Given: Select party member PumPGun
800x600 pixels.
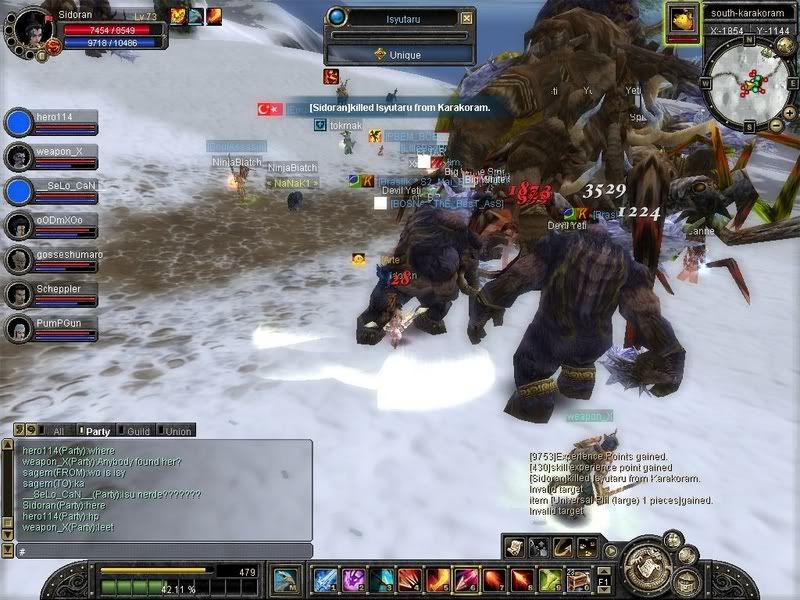Looking at the screenshot, I should (60, 328).
